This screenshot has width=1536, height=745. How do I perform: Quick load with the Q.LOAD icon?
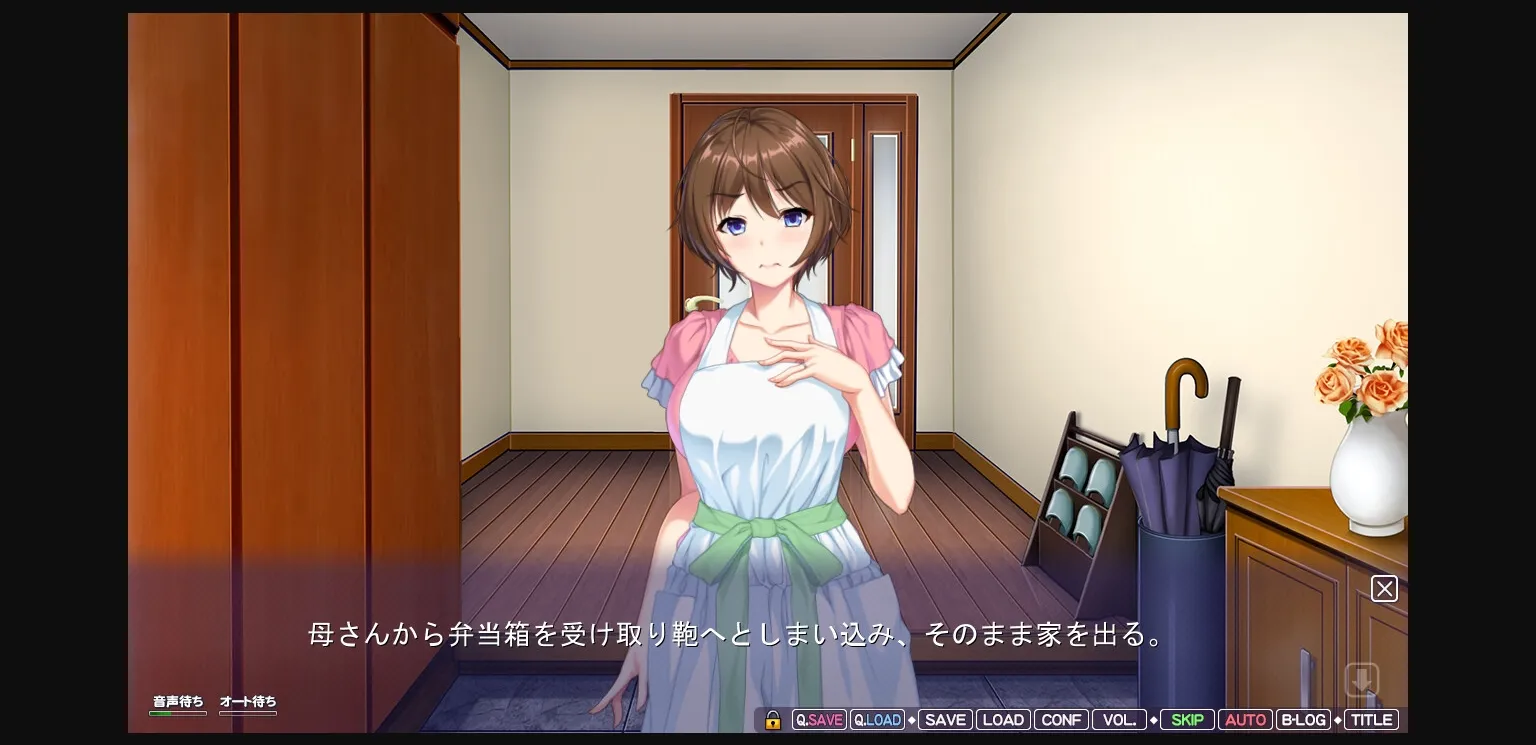click(x=877, y=719)
